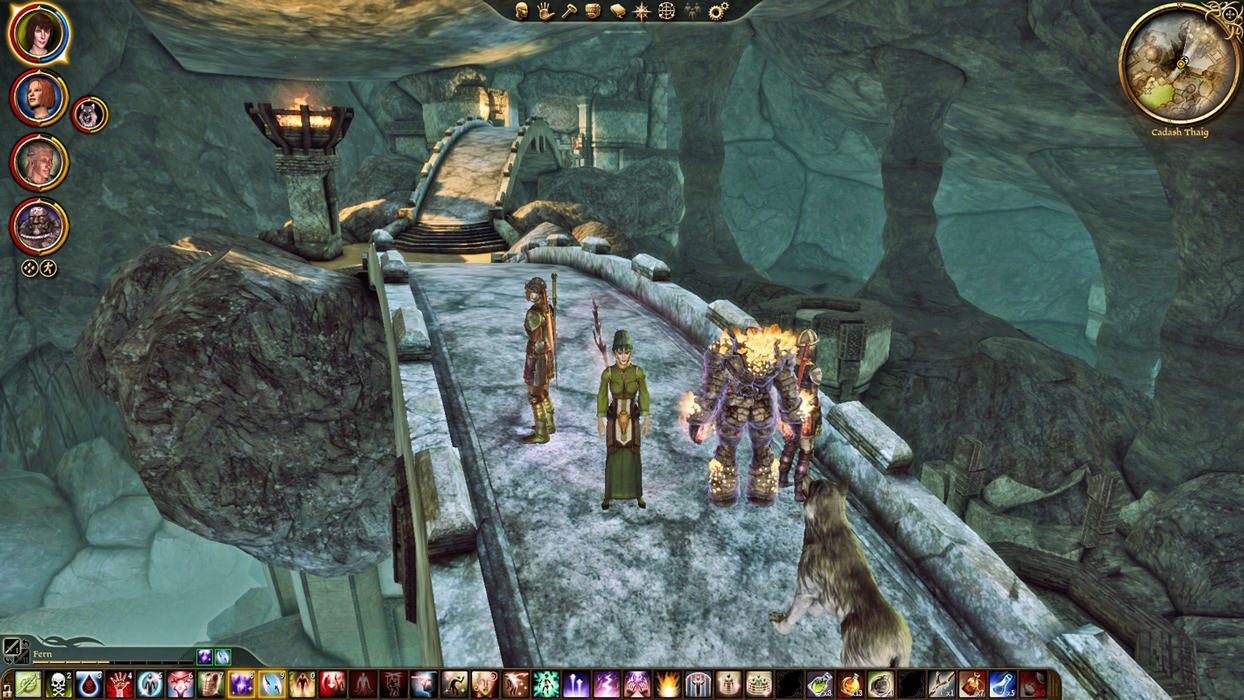Select the grey-haired party member portrait
Screen dimensions: 1244x700
[x=39, y=162]
